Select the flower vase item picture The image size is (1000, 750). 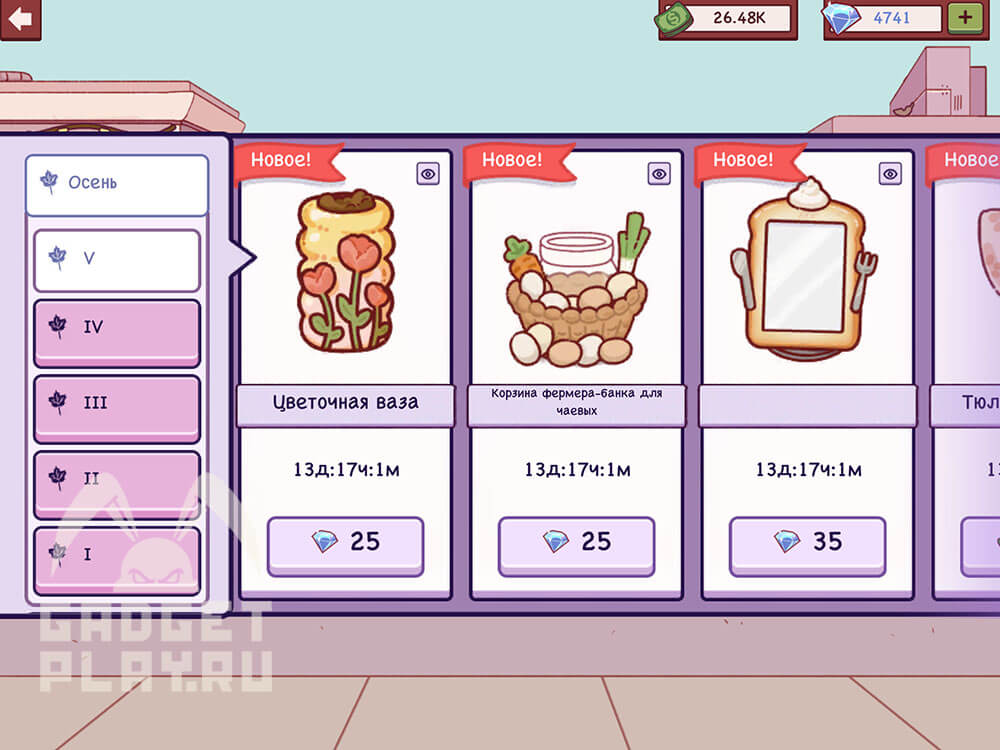tap(345, 272)
